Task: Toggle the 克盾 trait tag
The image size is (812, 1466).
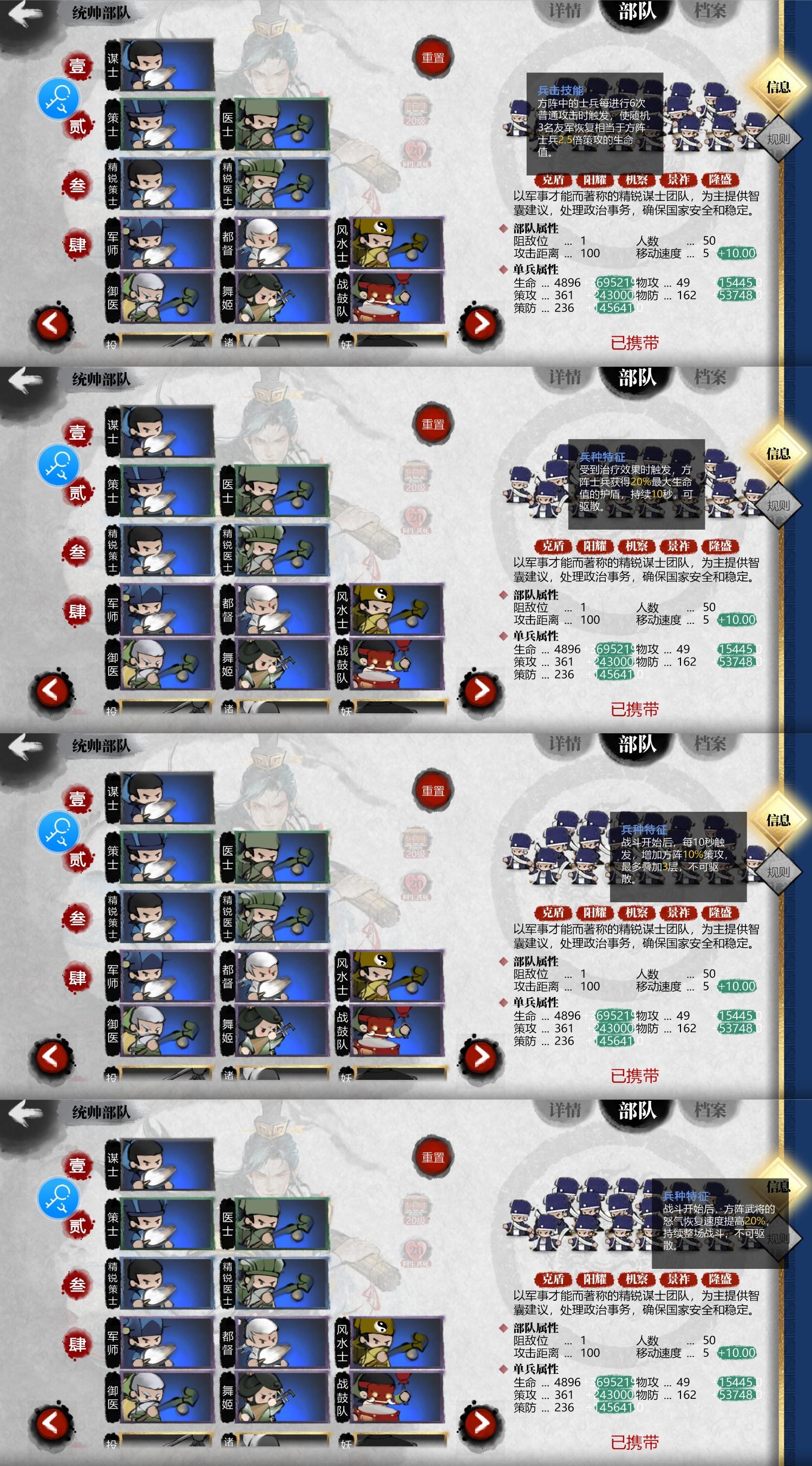Action: click(555, 180)
